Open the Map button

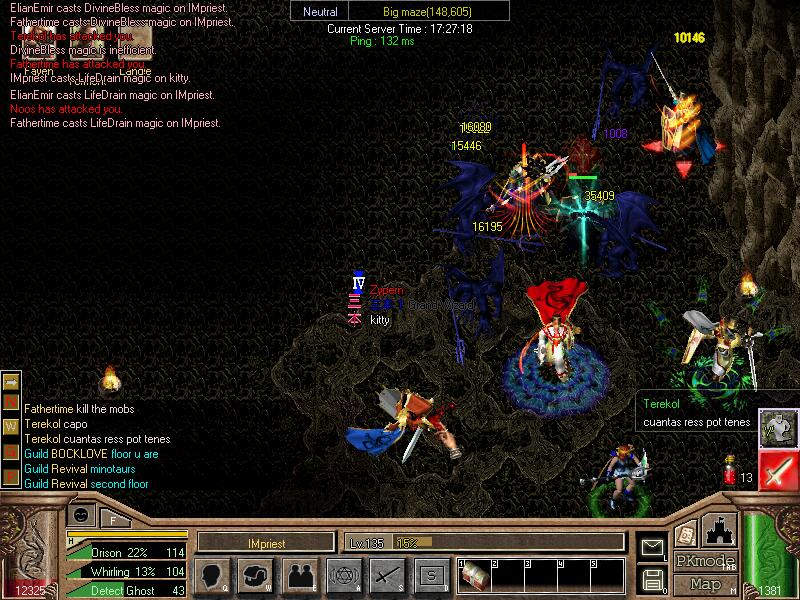(x=705, y=584)
